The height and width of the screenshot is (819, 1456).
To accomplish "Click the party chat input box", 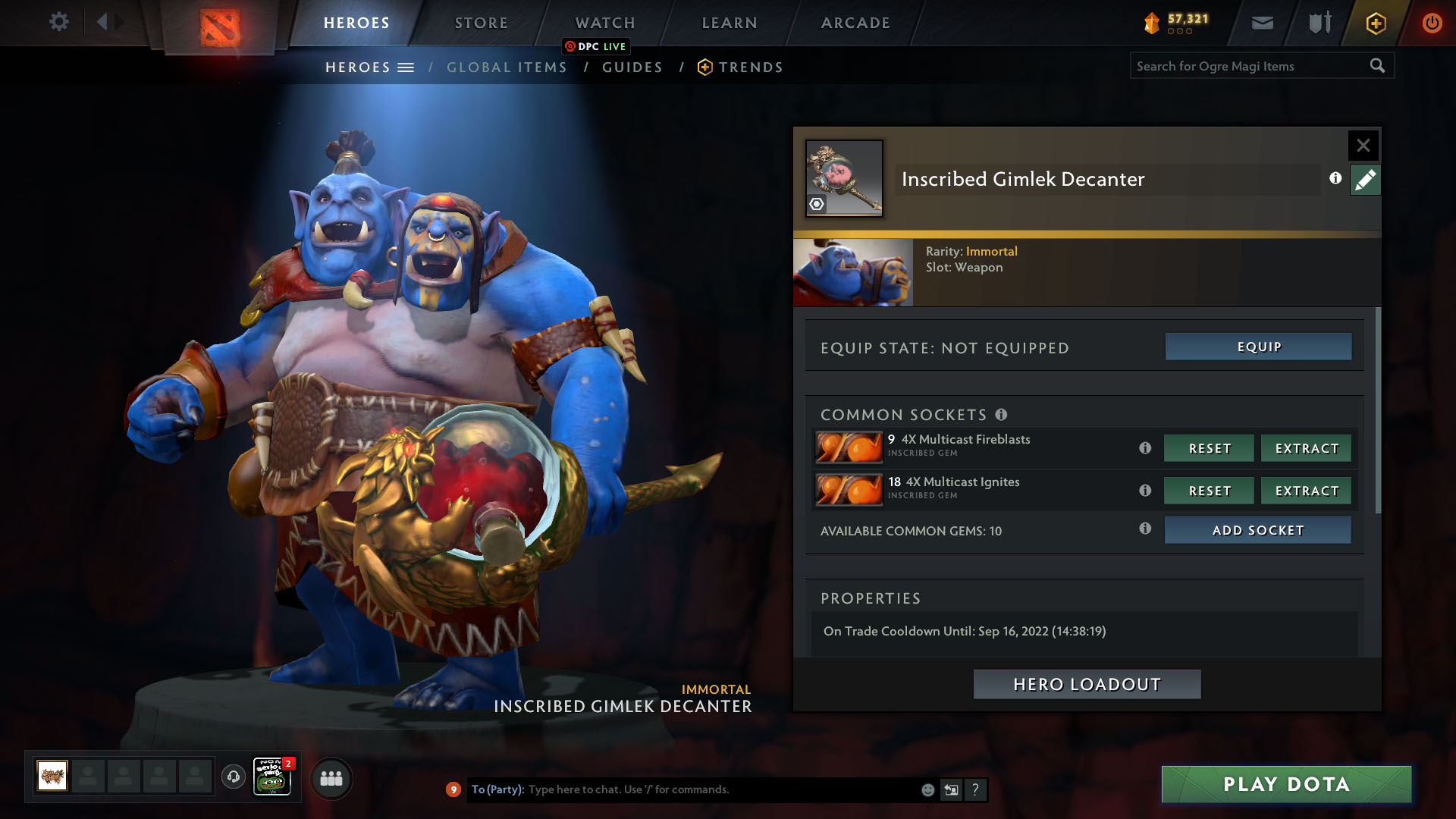I will pyautogui.click(x=720, y=789).
